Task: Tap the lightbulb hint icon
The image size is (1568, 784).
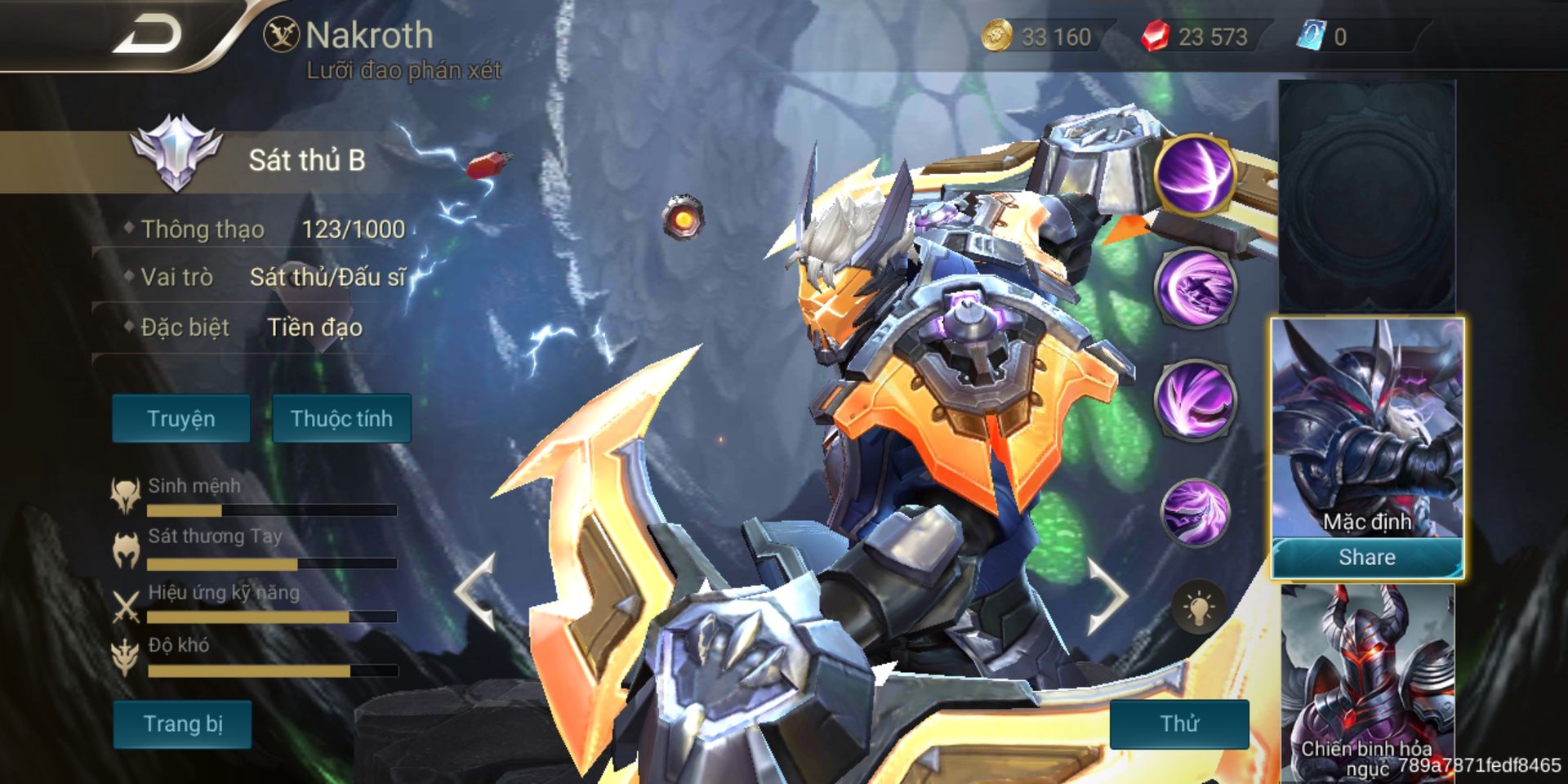Action: pos(1198,608)
